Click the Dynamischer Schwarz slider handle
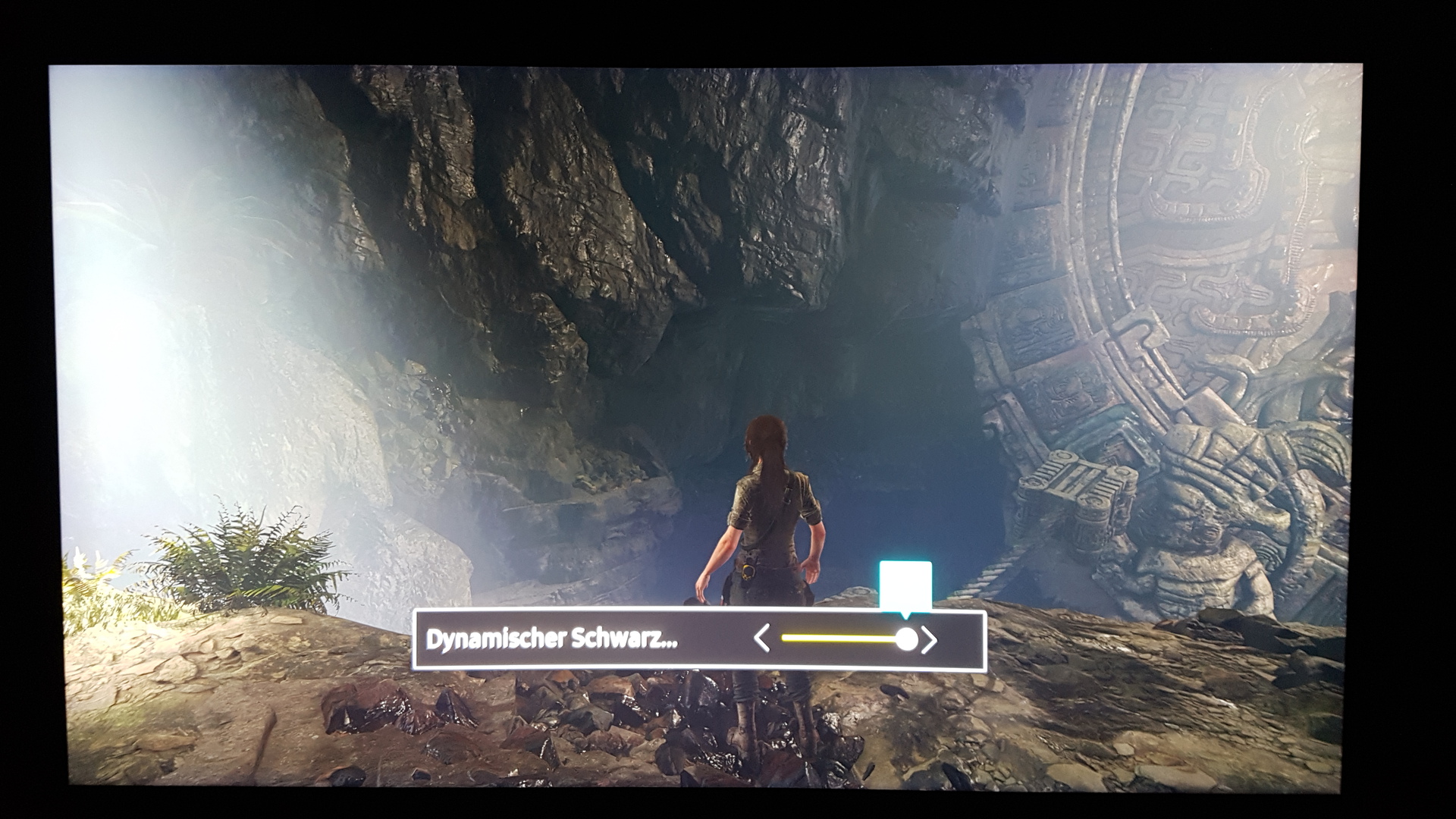1456x819 pixels. (x=906, y=639)
